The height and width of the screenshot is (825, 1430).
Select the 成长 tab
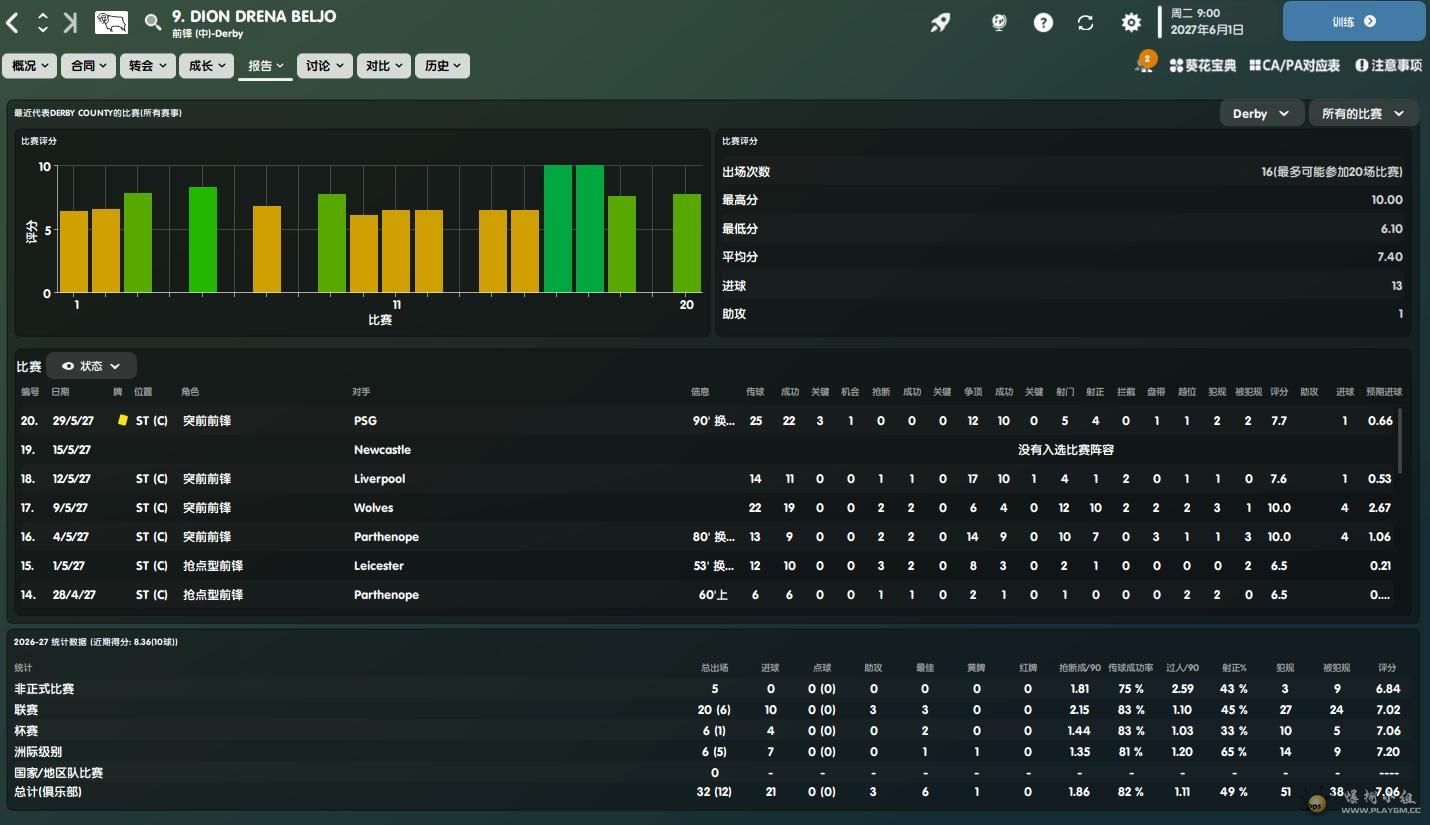tap(207, 66)
